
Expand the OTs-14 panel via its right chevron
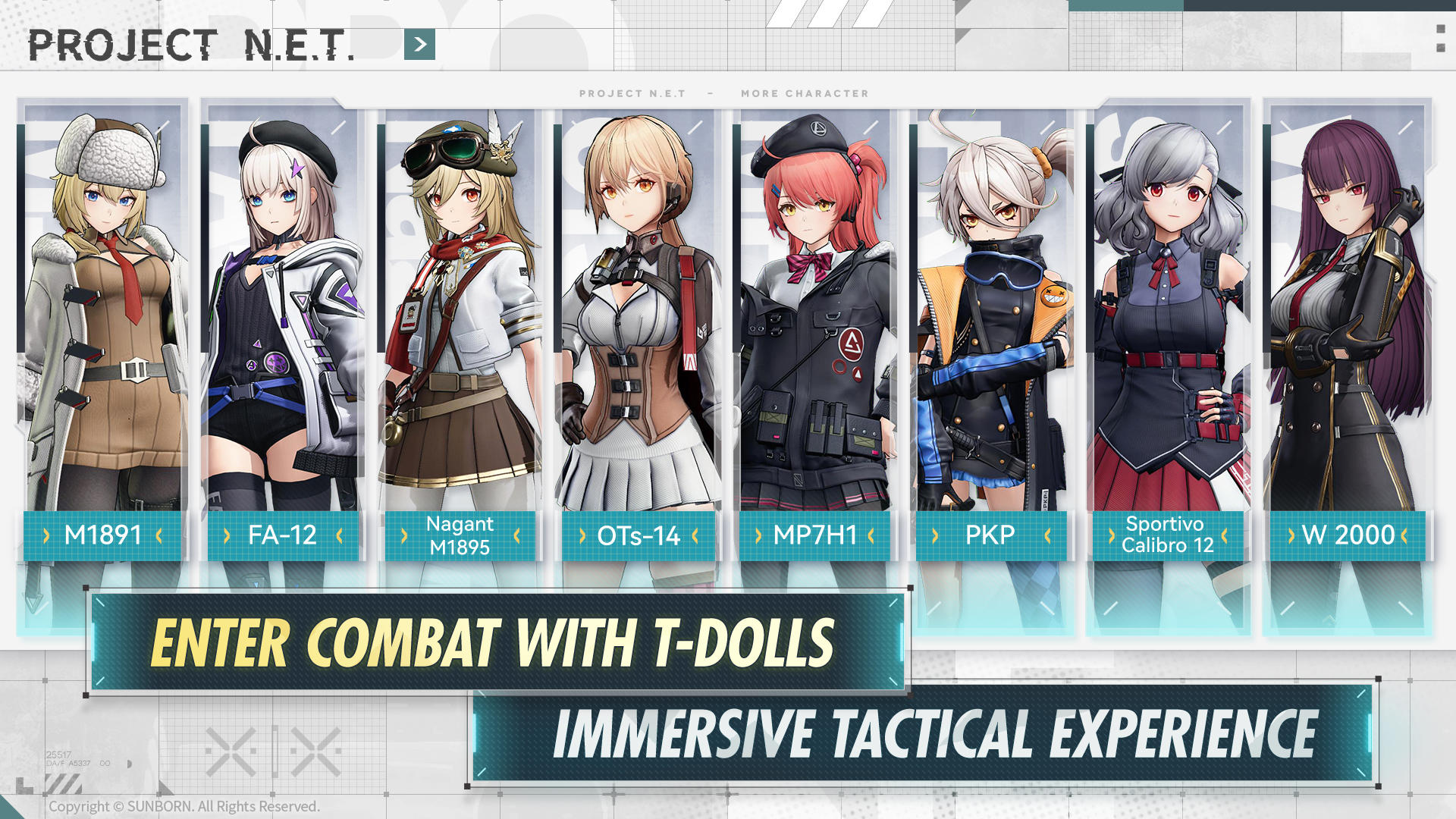click(x=695, y=535)
